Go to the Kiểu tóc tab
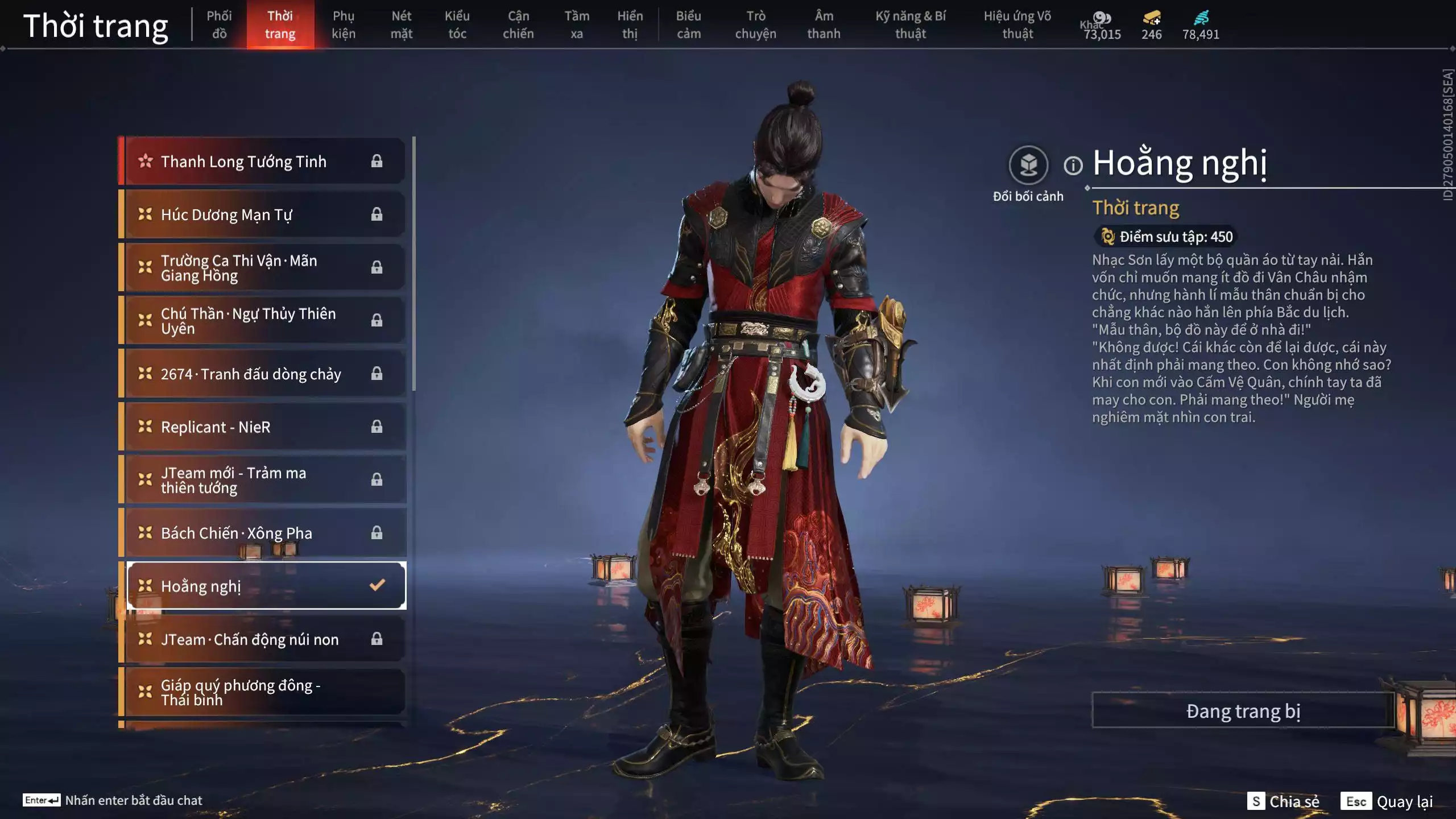Image resolution: width=1456 pixels, height=819 pixels. click(457, 25)
